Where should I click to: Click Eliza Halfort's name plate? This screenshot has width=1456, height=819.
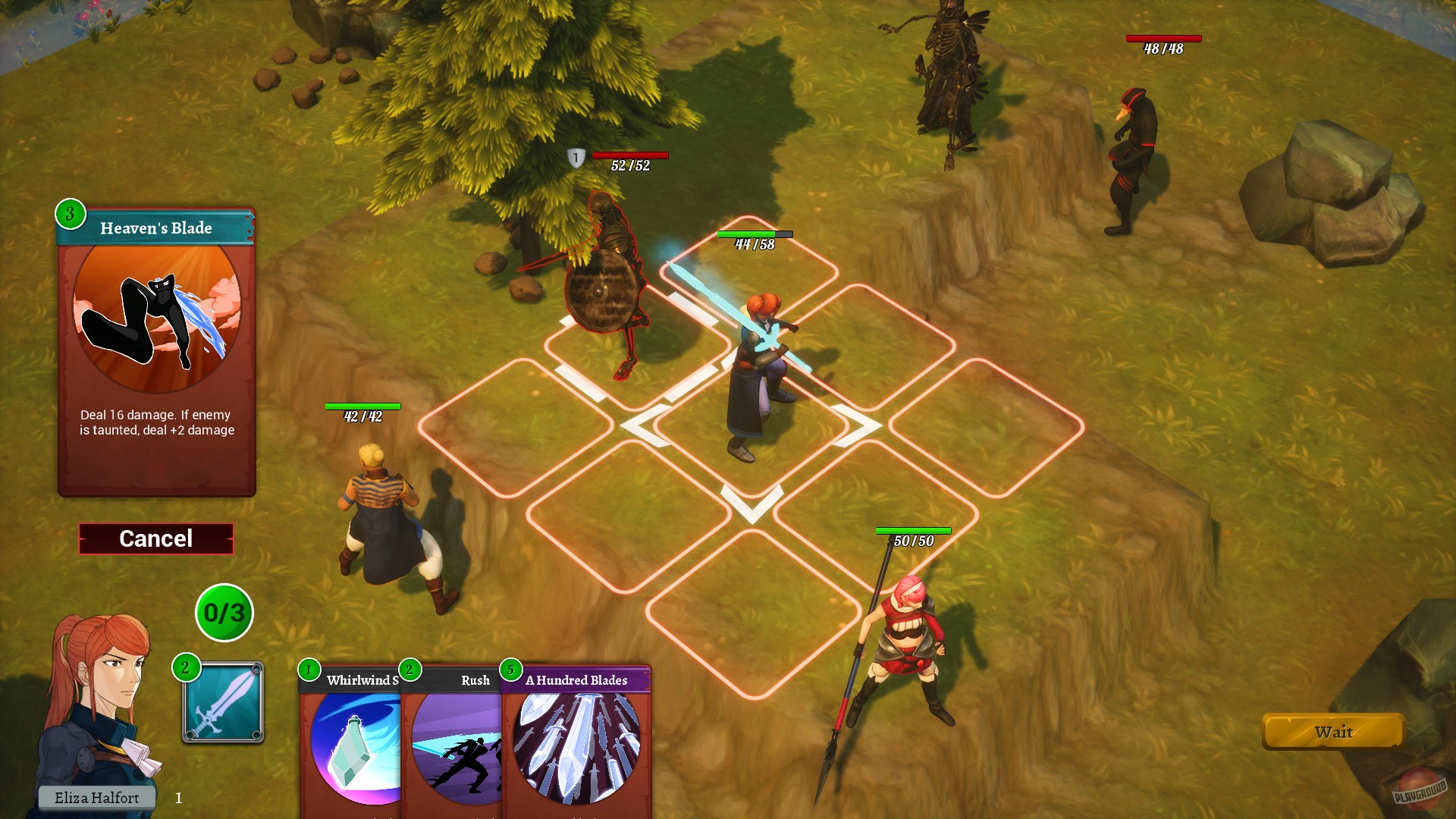(x=97, y=797)
